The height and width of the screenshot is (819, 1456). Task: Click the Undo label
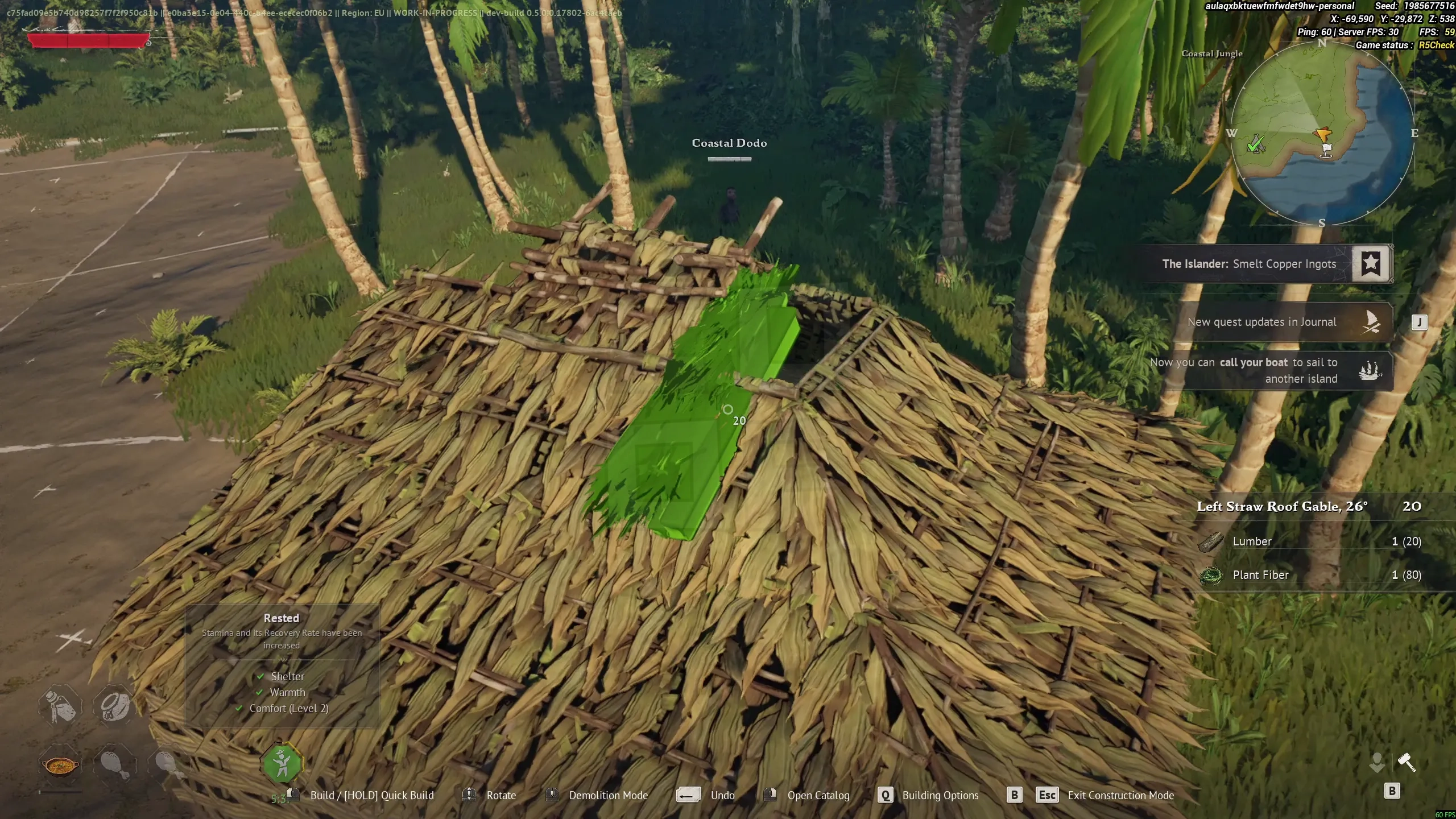[722, 796]
